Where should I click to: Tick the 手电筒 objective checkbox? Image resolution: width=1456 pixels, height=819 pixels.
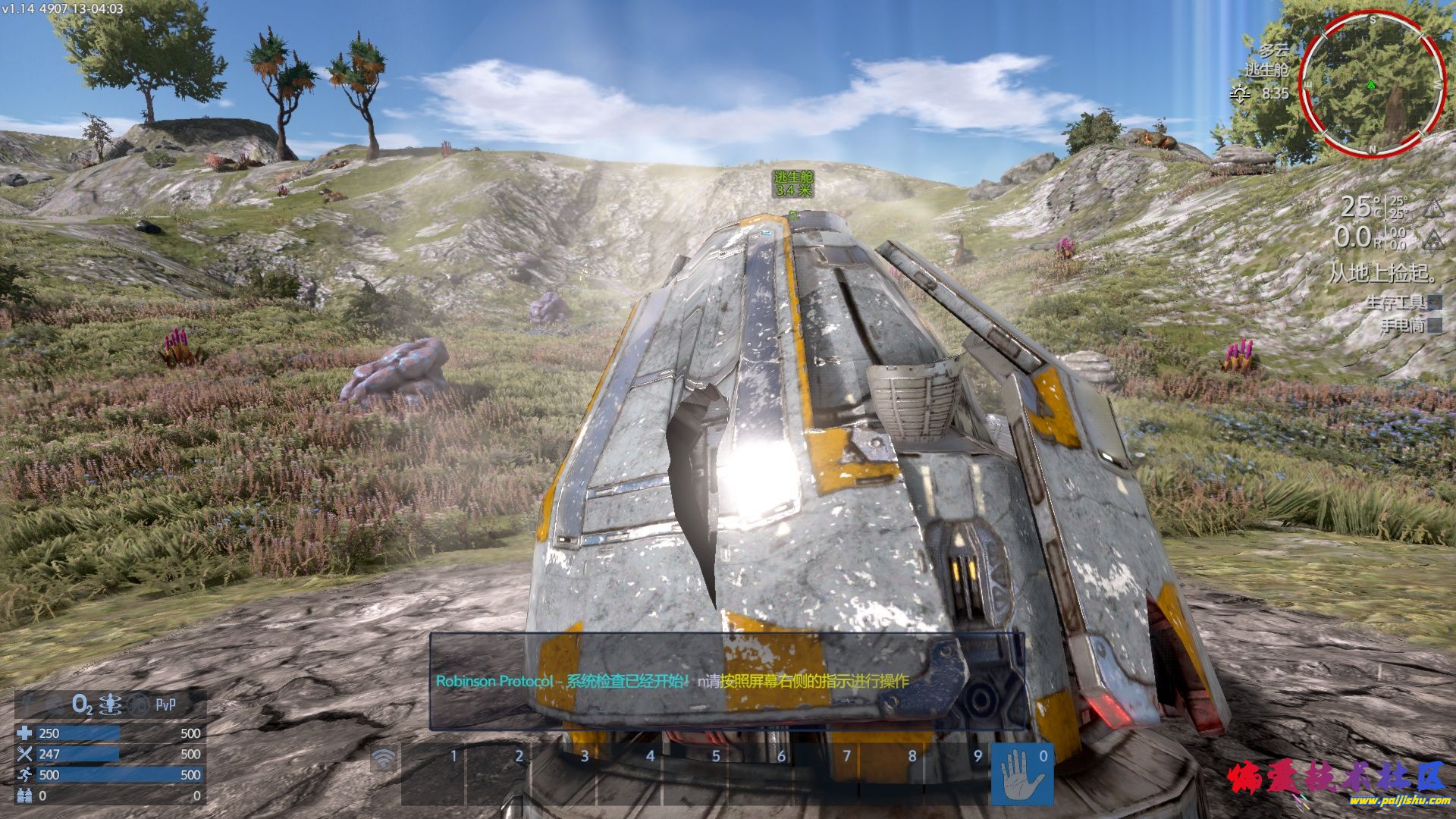pyautogui.click(x=1434, y=326)
